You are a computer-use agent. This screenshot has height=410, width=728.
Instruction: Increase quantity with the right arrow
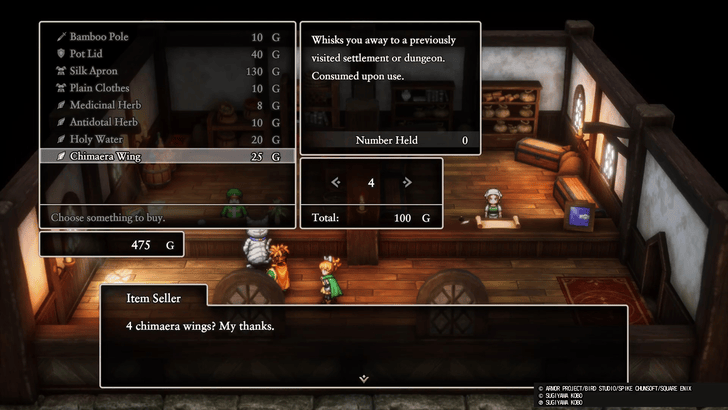coord(407,182)
